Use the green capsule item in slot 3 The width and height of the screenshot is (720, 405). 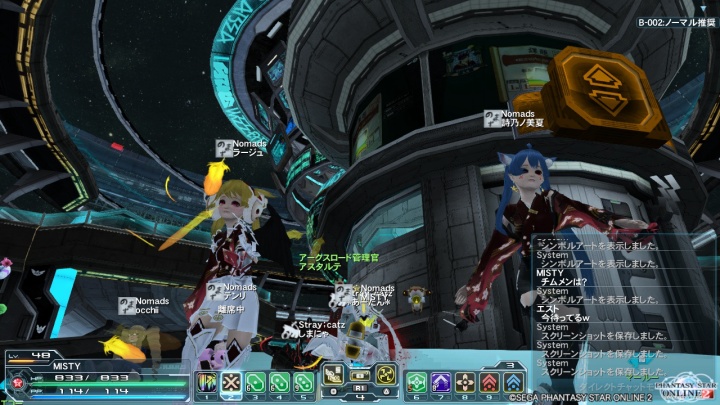tap(255, 383)
